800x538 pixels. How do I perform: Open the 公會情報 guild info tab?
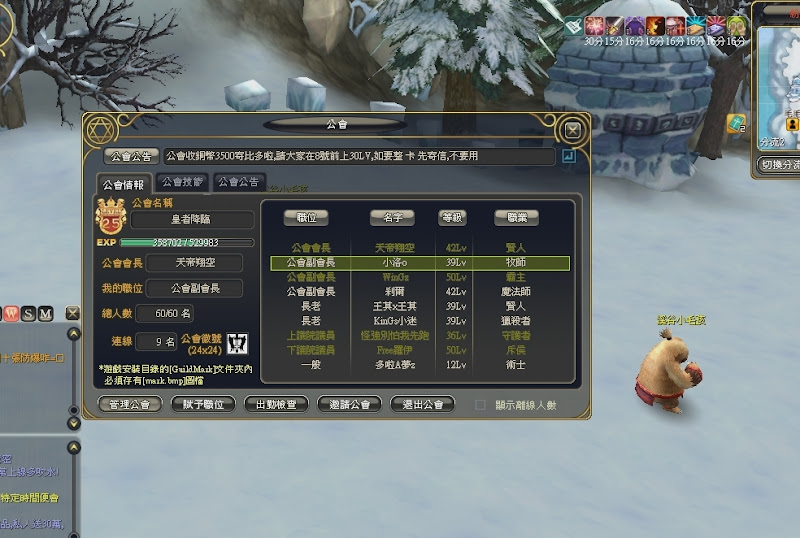pos(125,184)
